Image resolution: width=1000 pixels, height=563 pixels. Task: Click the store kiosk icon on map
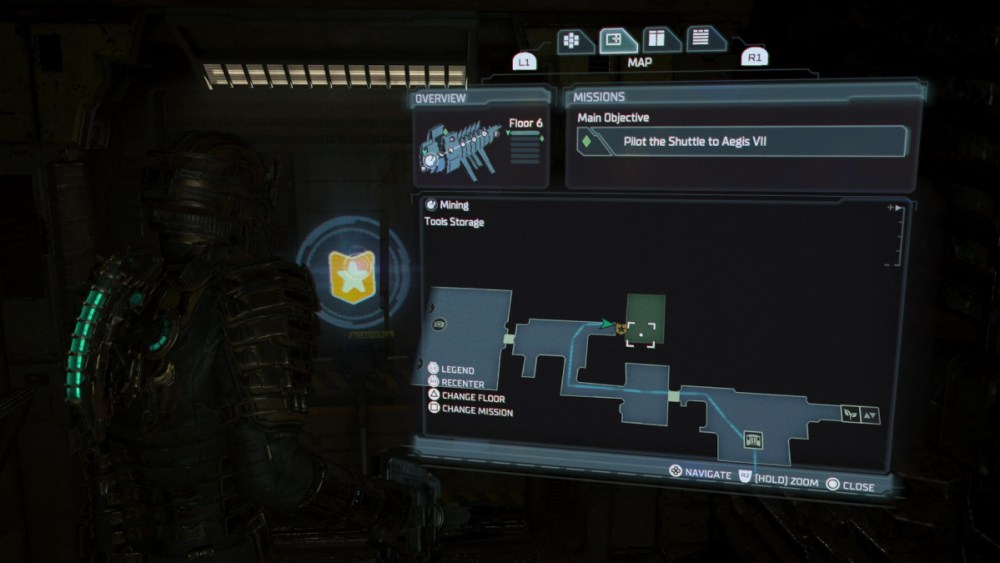point(754,438)
